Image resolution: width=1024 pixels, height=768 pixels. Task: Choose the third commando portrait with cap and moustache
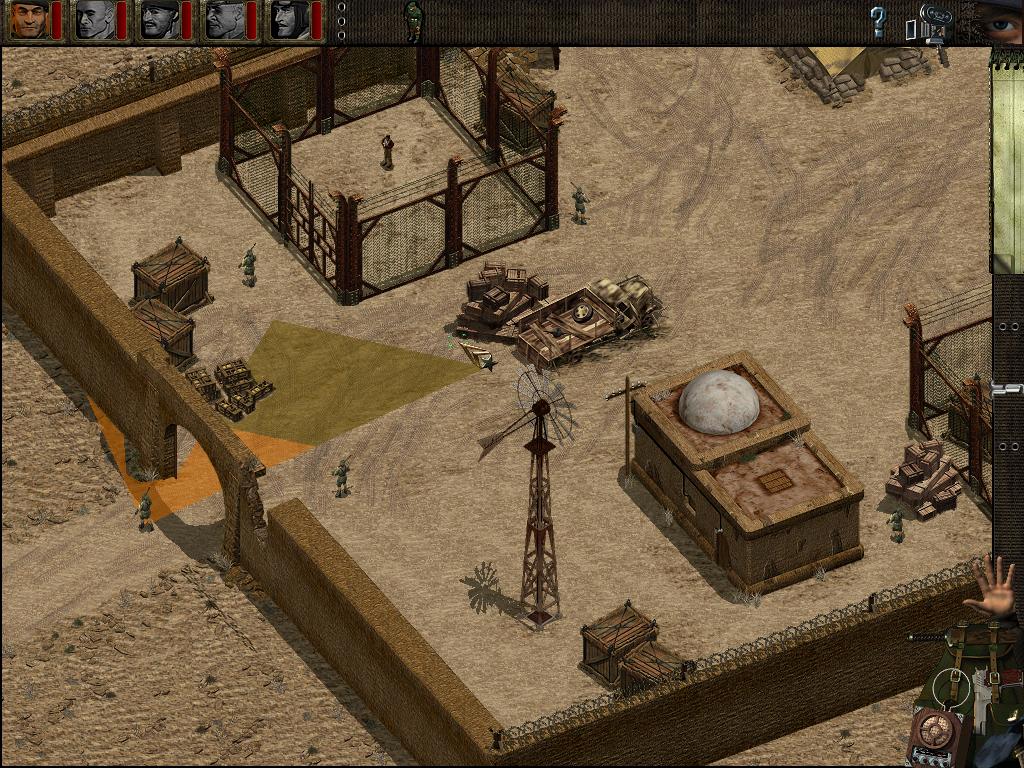[x=160, y=20]
